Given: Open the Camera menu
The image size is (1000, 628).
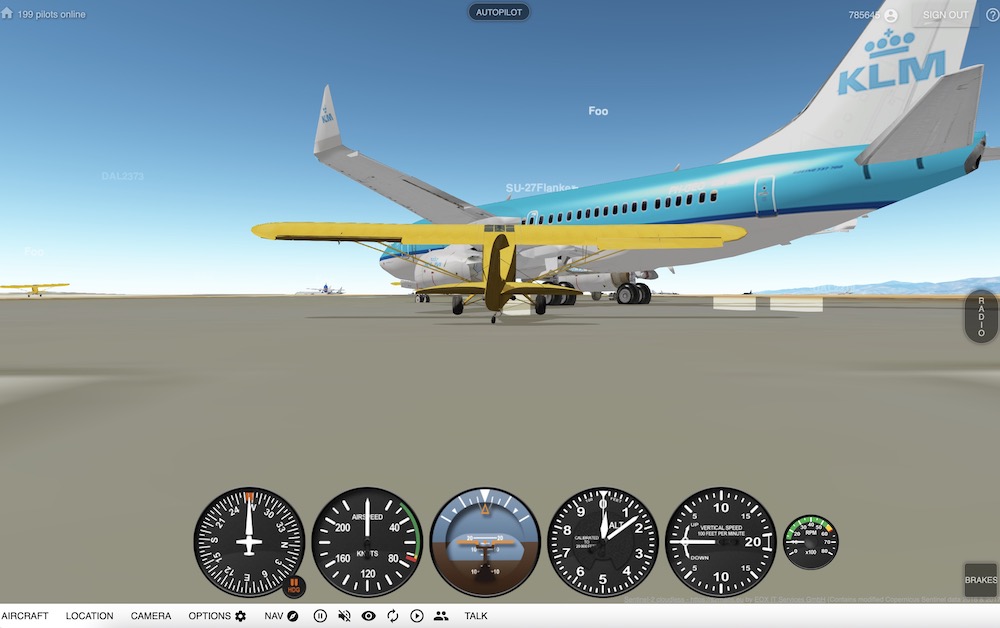Looking at the screenshot, I should [x=151, y=616].
